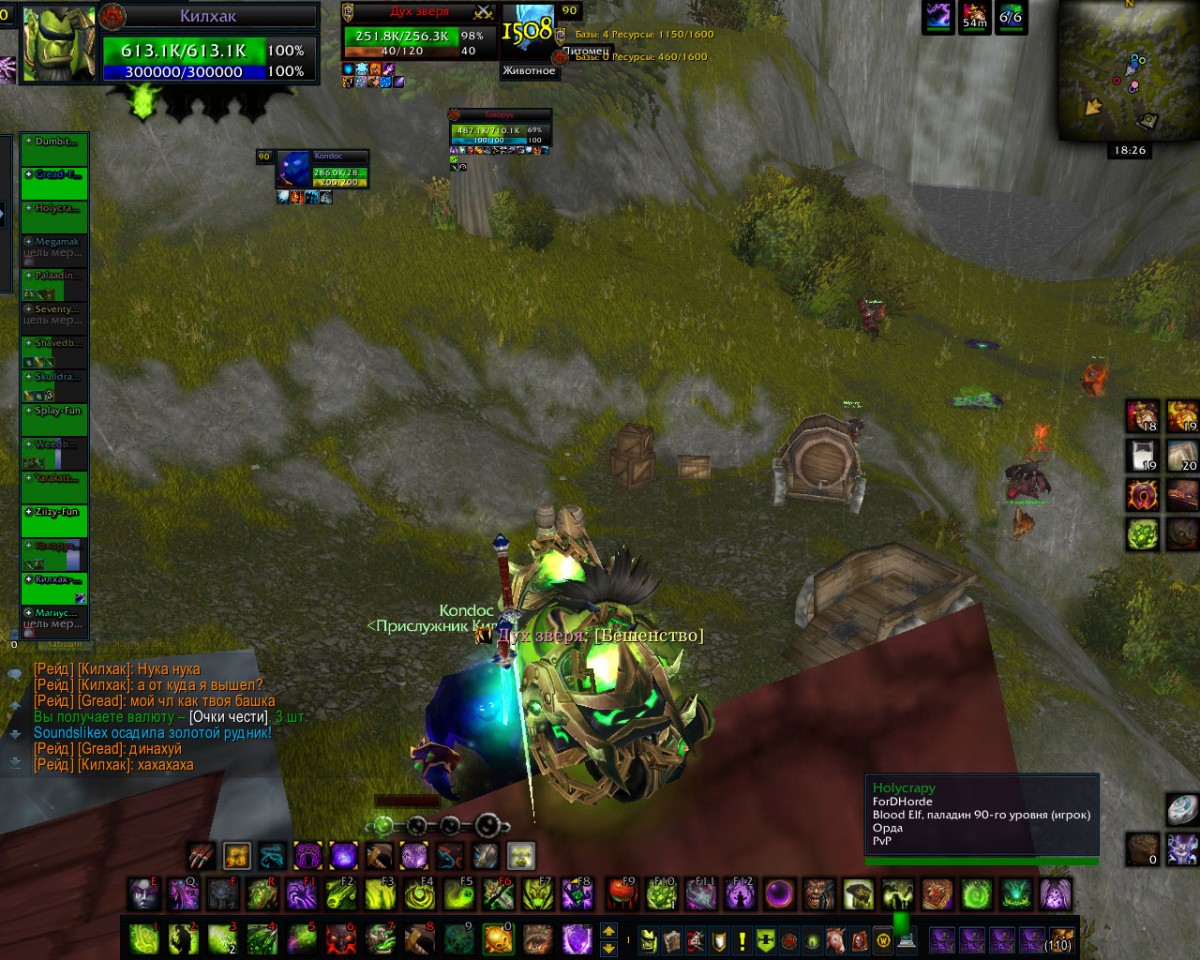Use the red skull ability on key 6
Image resolution: width=1200 pixels, height=960 pixels.
click(340, 939)
